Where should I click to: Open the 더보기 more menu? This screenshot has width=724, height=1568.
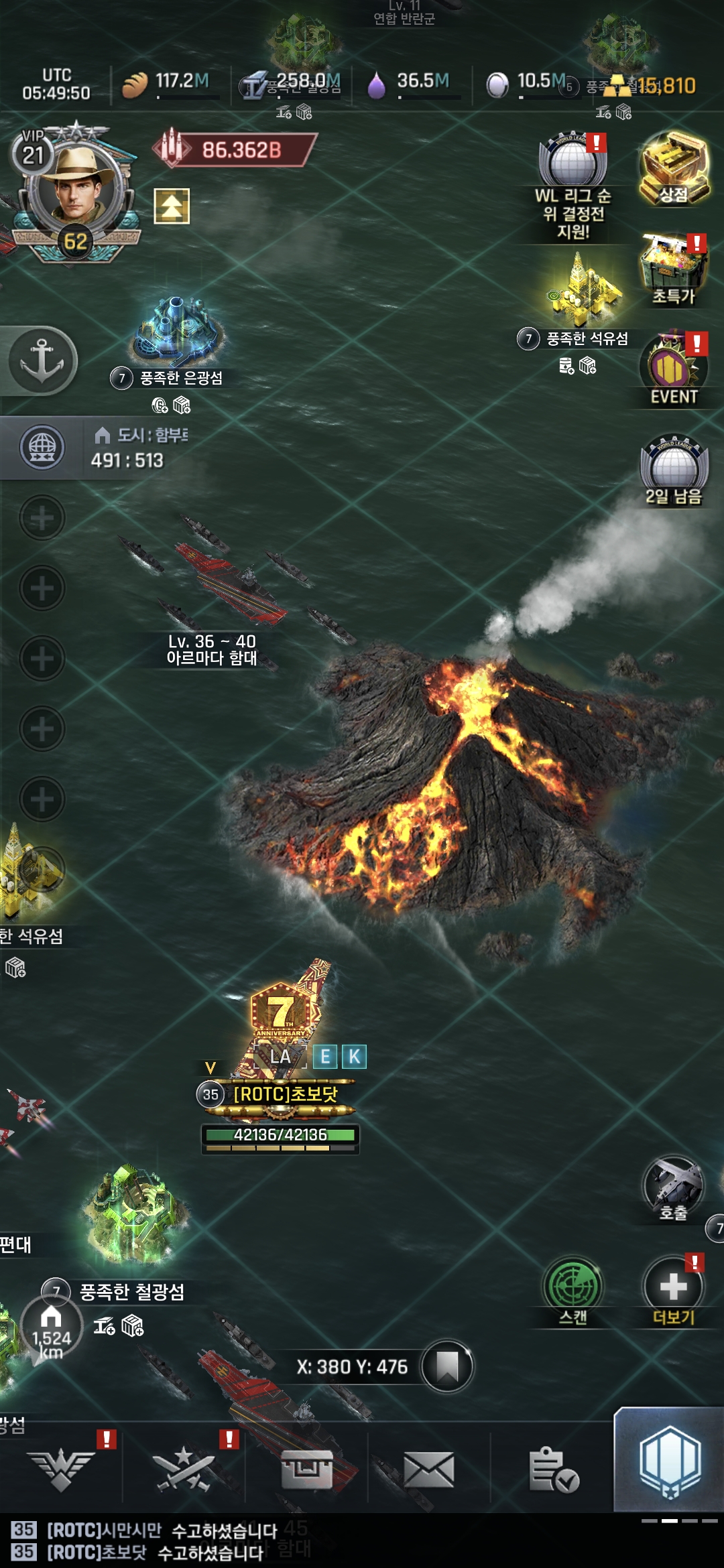click(x=673, y=1290)
